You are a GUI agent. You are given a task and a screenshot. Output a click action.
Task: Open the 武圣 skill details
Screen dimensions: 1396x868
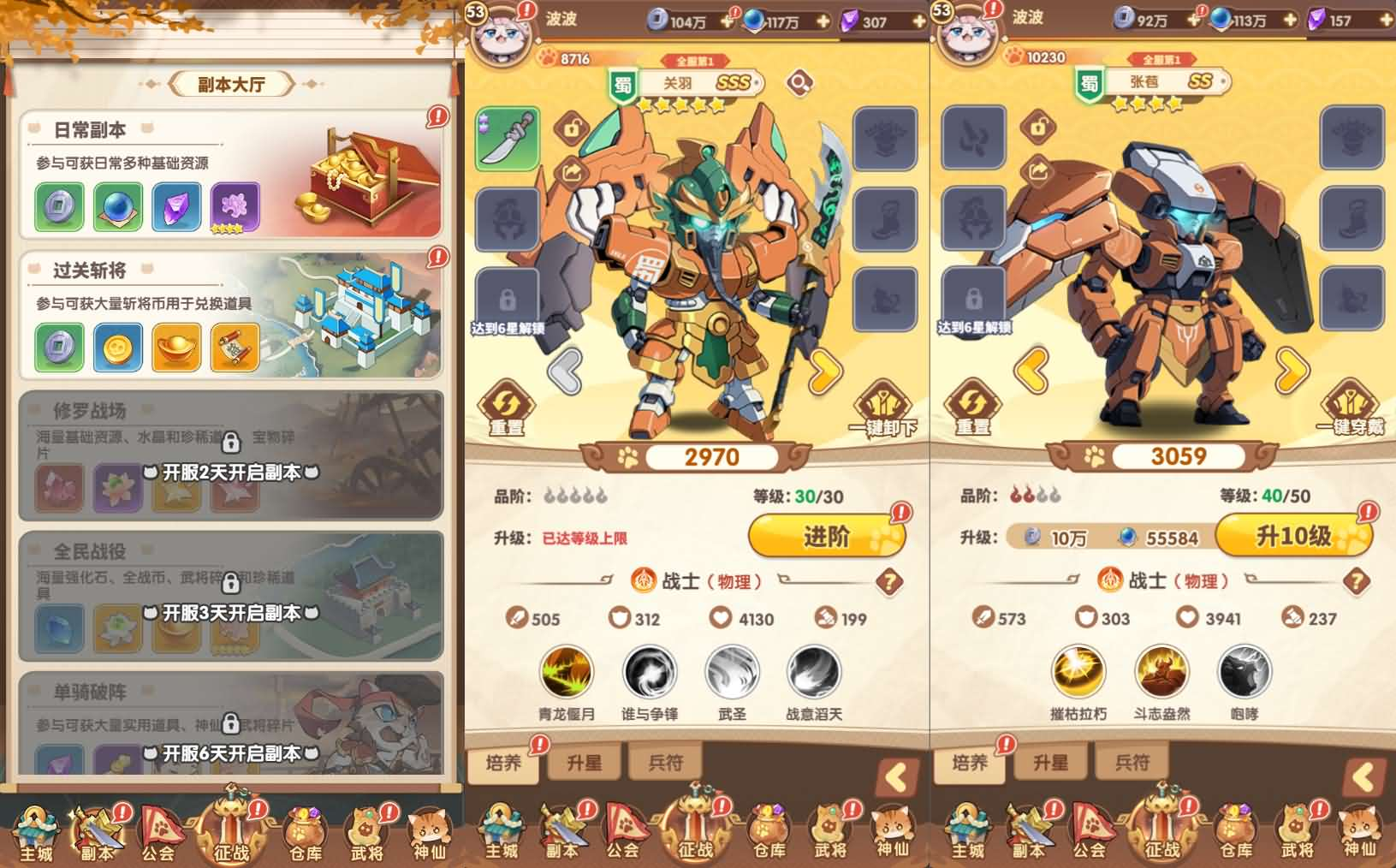(x=732, y=675)
